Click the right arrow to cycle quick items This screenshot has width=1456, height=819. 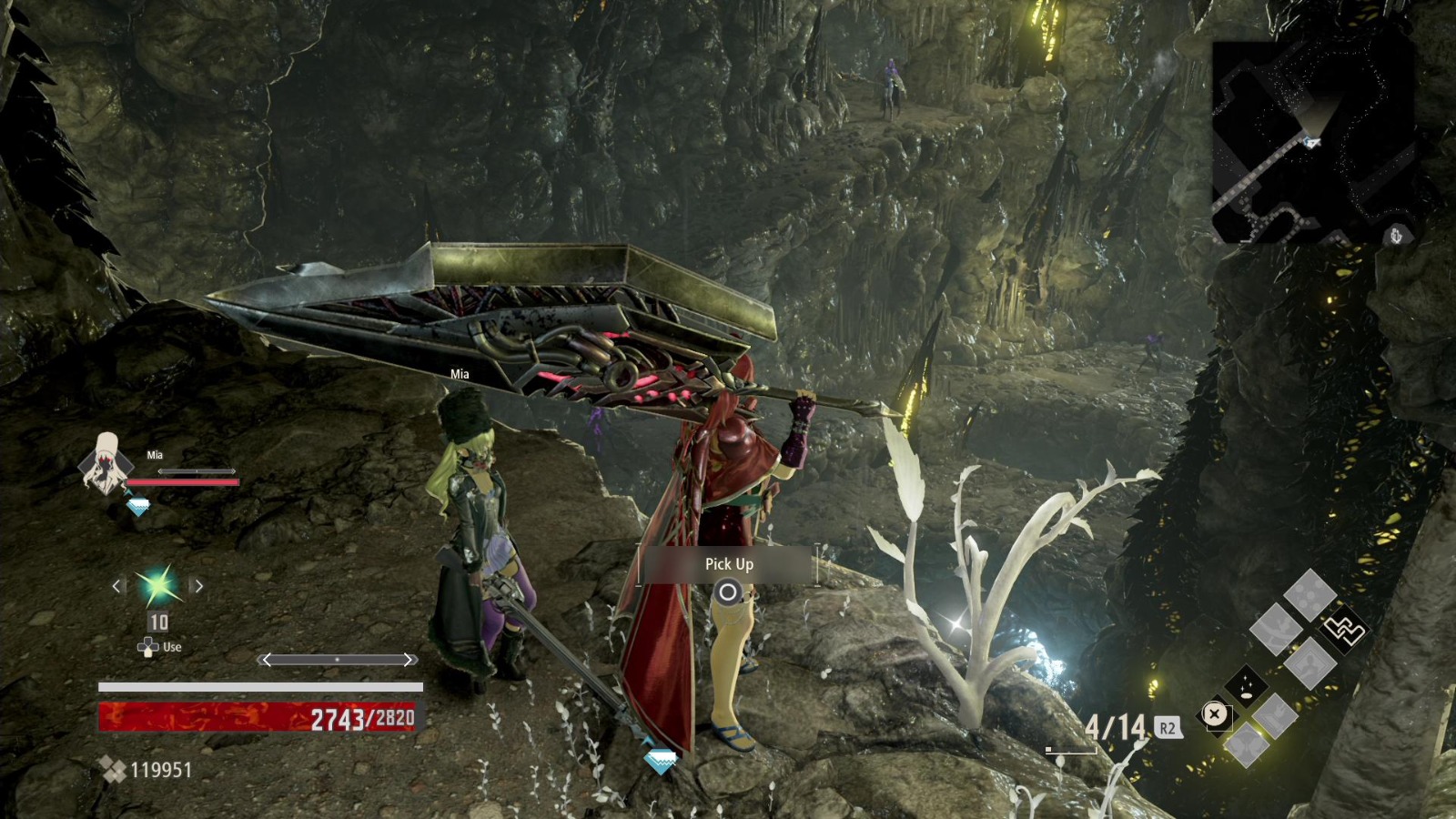coord(199,586)
